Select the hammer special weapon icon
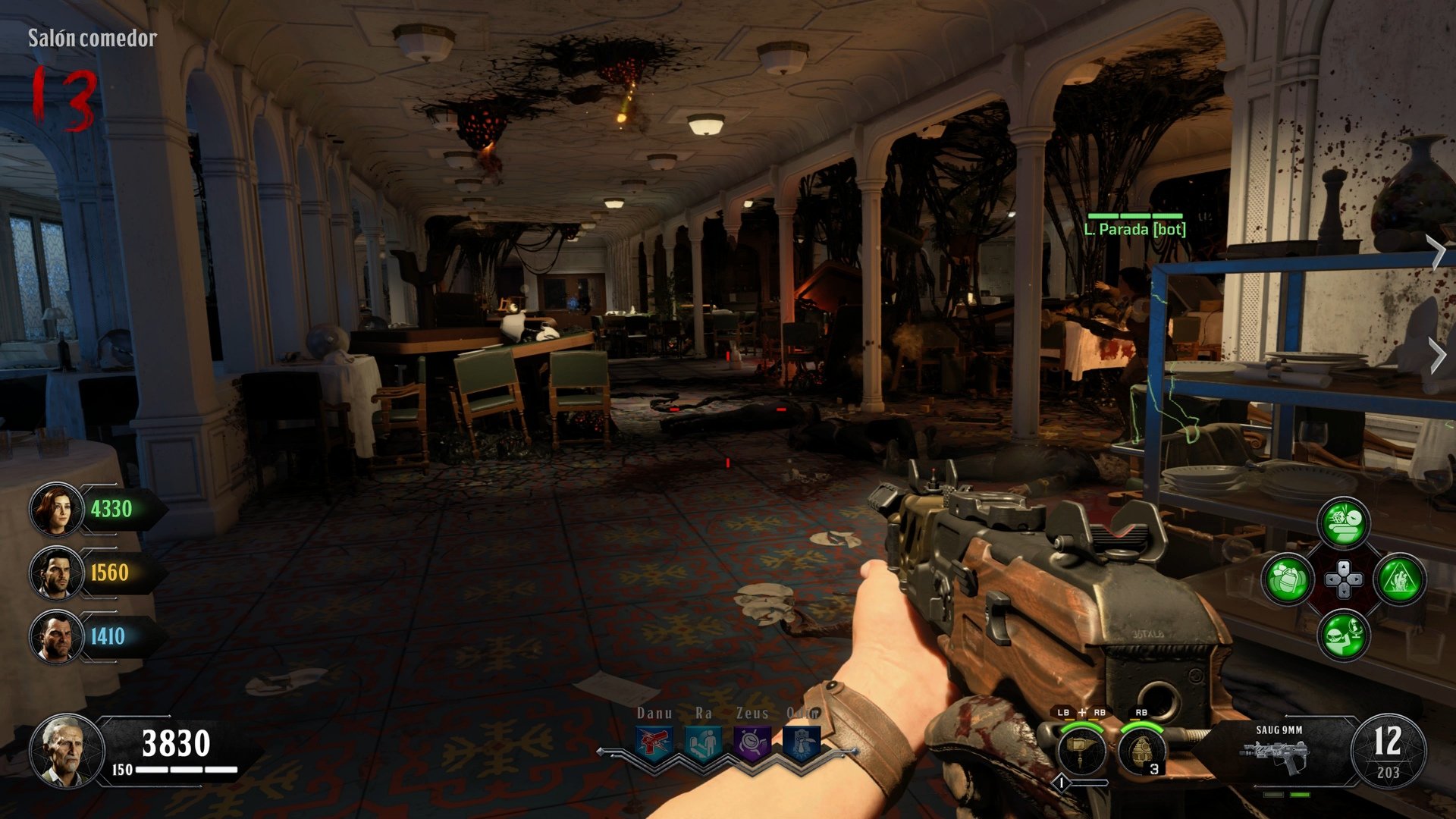Screen dimensions: 1456x819 click(x=1081, y=751)
